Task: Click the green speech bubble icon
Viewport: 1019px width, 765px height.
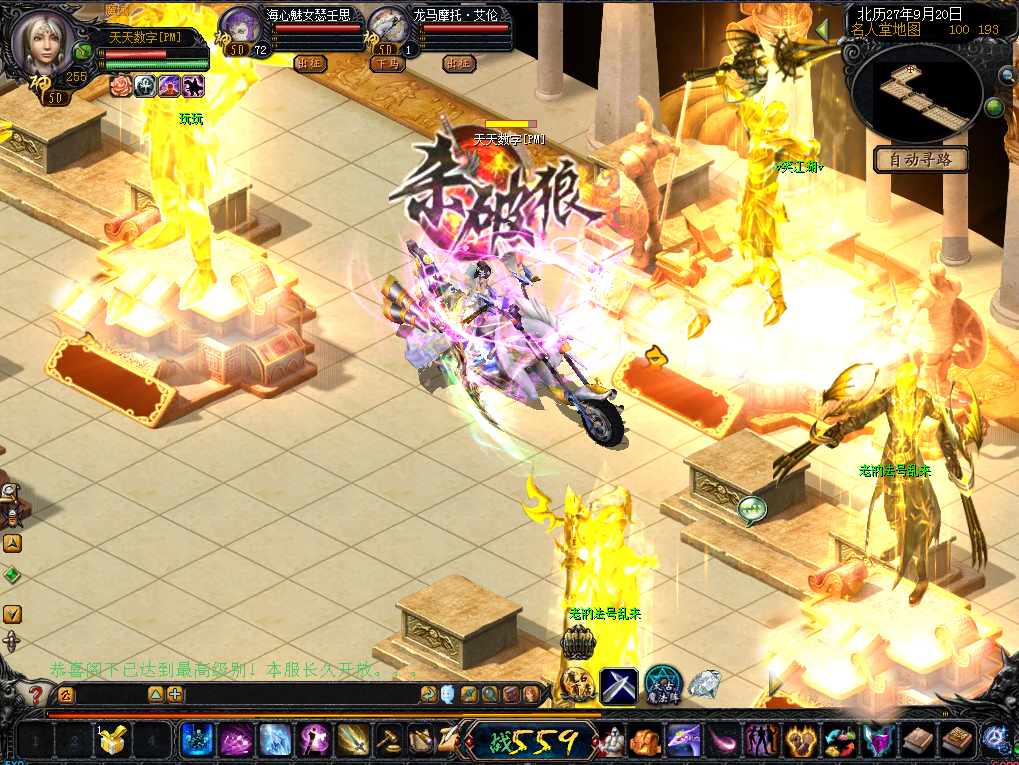Action: point(752,510)
